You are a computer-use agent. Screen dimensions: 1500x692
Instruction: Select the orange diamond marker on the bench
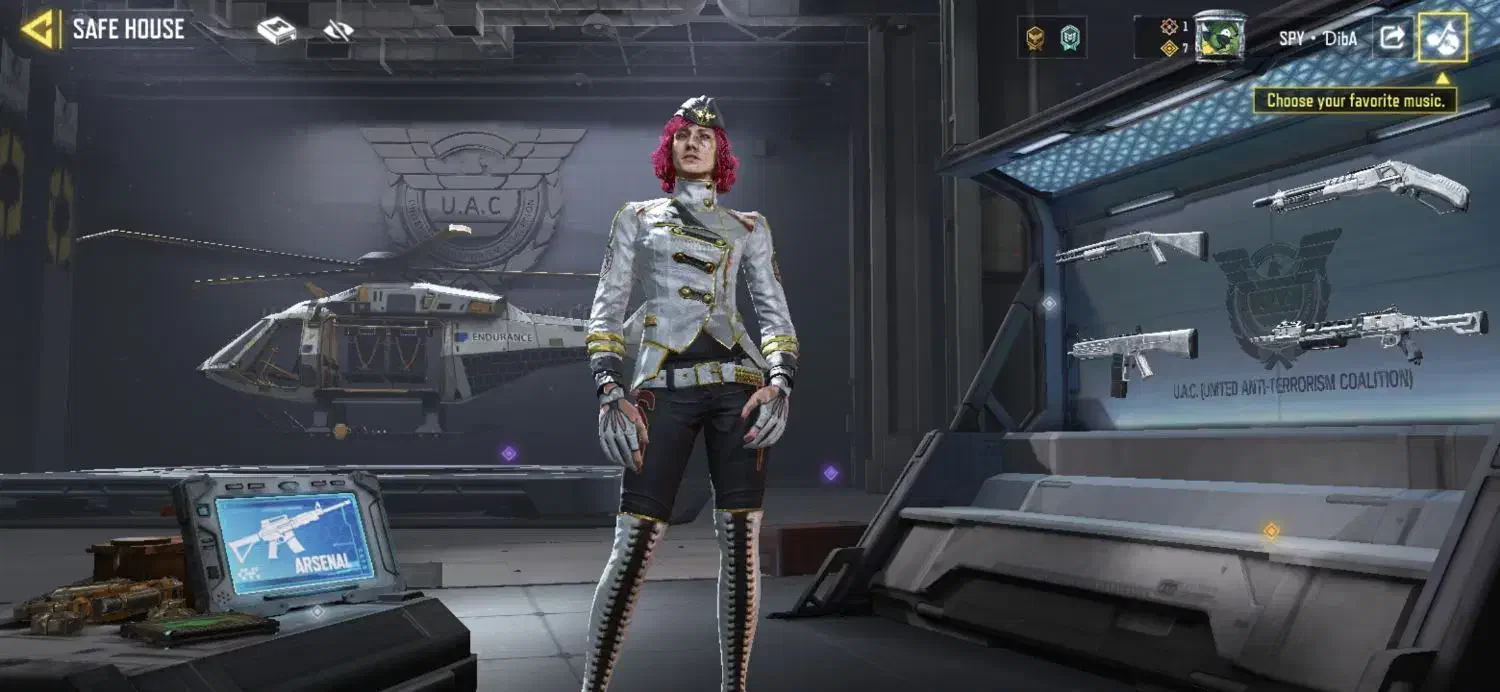pos(1271,531)
